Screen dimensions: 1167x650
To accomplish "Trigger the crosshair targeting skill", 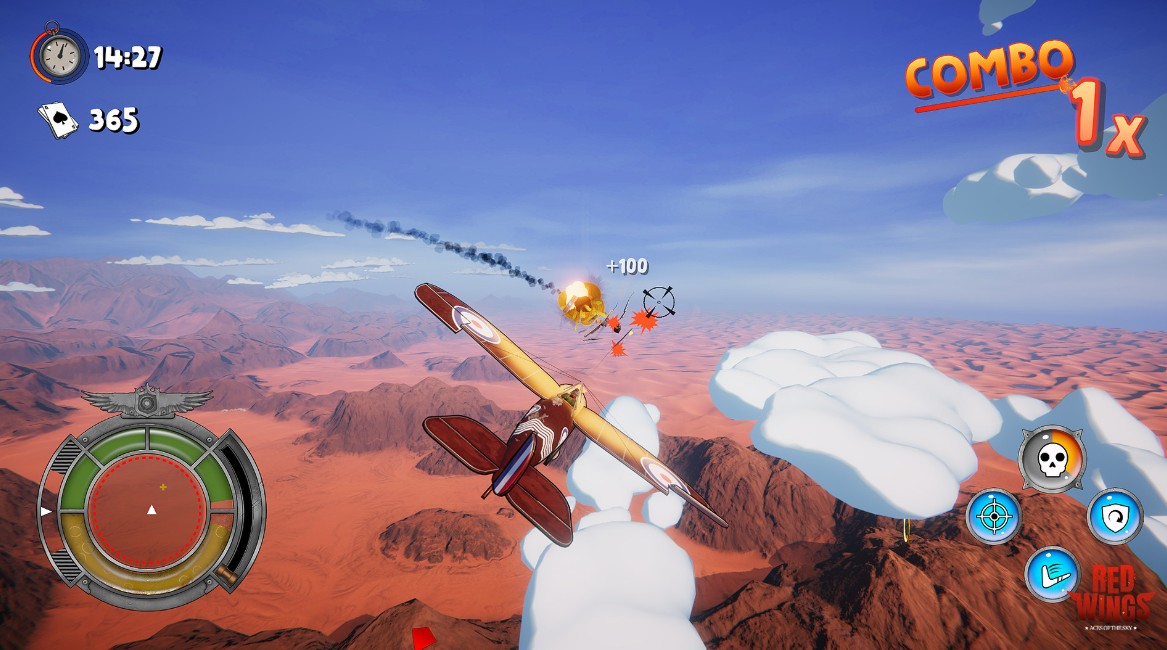I will [993, 516].
